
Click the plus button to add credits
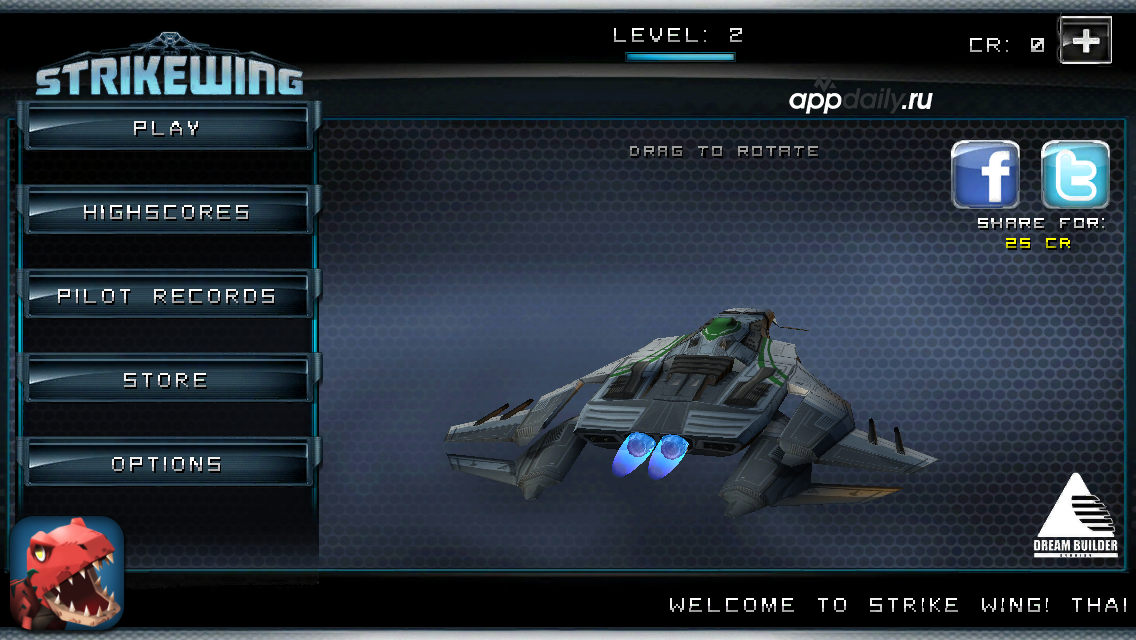click(x=1085, y=41)
